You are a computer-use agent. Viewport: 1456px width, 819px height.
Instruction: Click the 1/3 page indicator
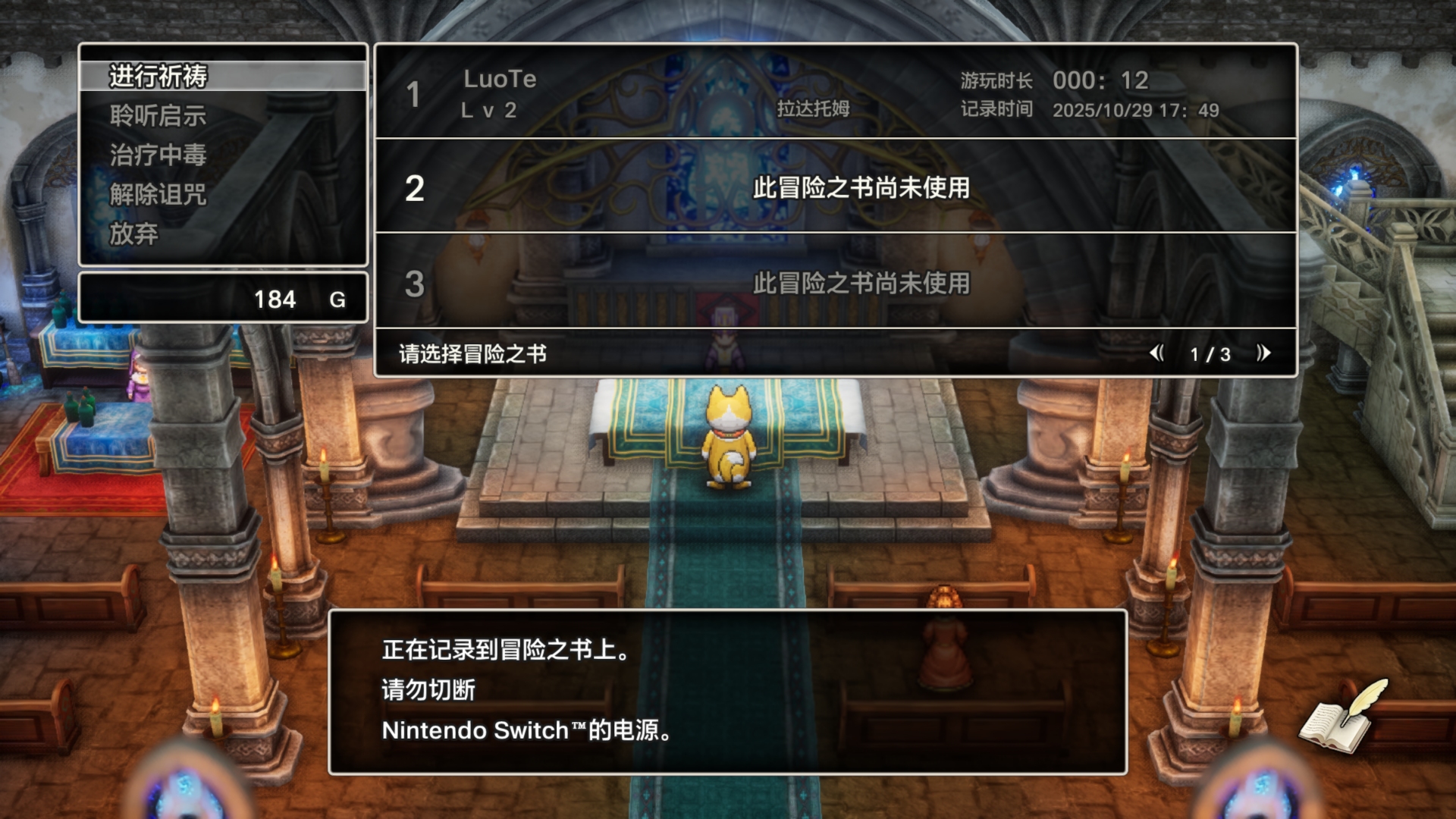pyautogui.click(x=1209, y=353)
